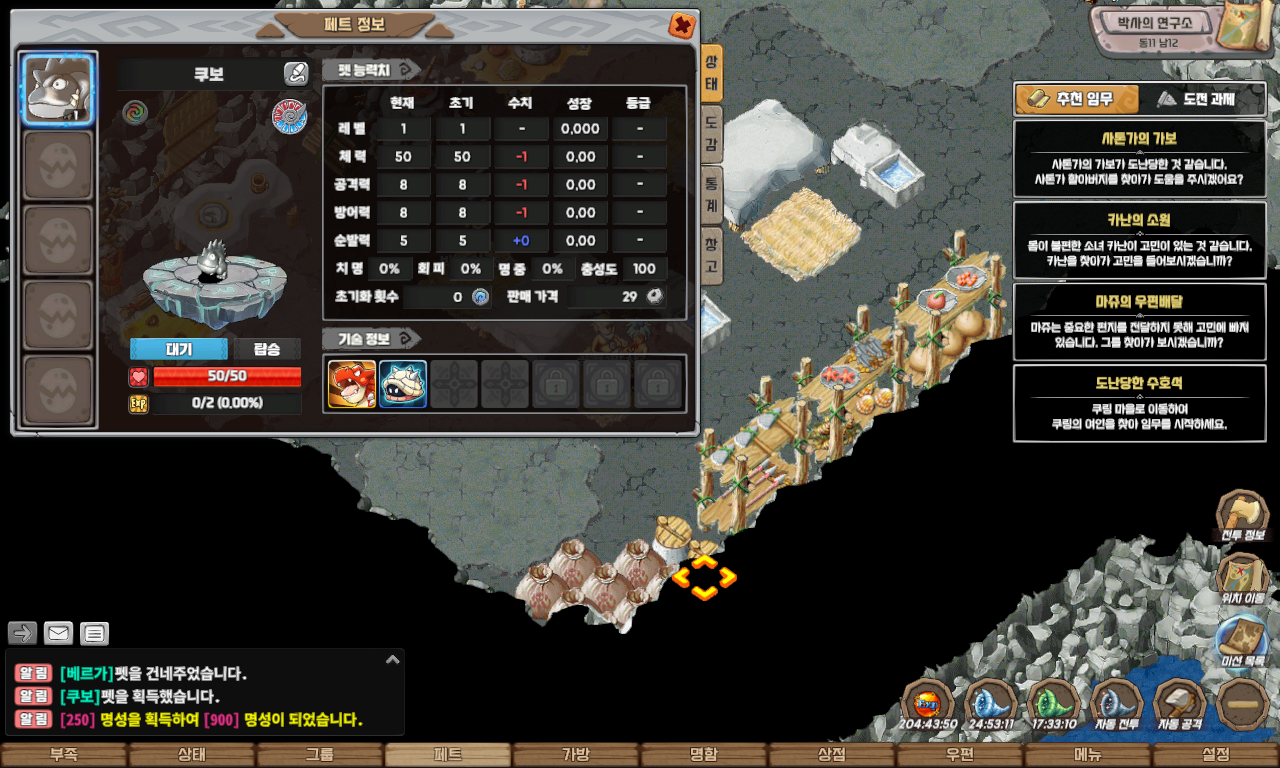The height and width of the screenshot is (768, 1280).
Task: Switch to the 도감 side tab
Action: [711, 134]
